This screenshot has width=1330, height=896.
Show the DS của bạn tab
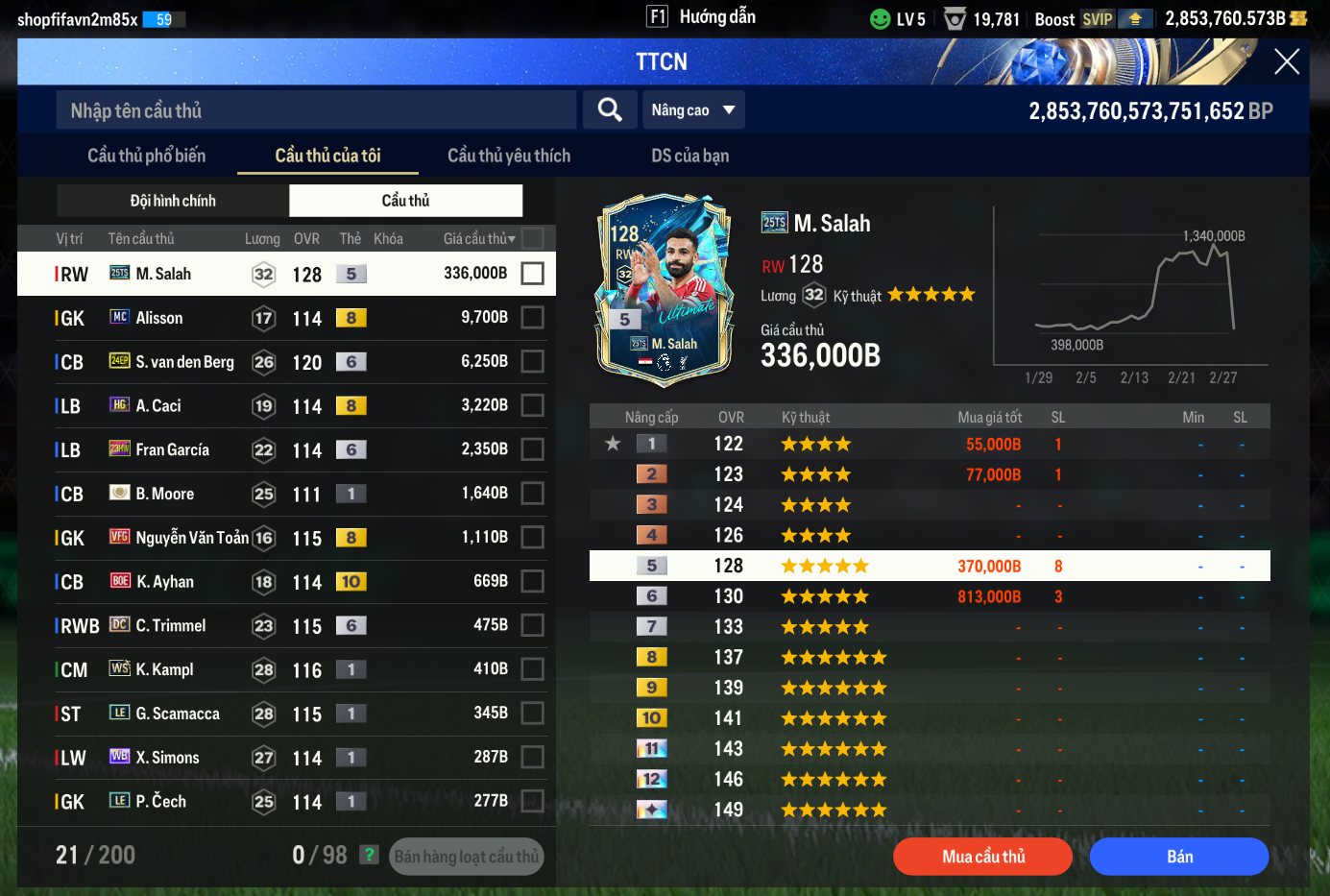point(689,156)
